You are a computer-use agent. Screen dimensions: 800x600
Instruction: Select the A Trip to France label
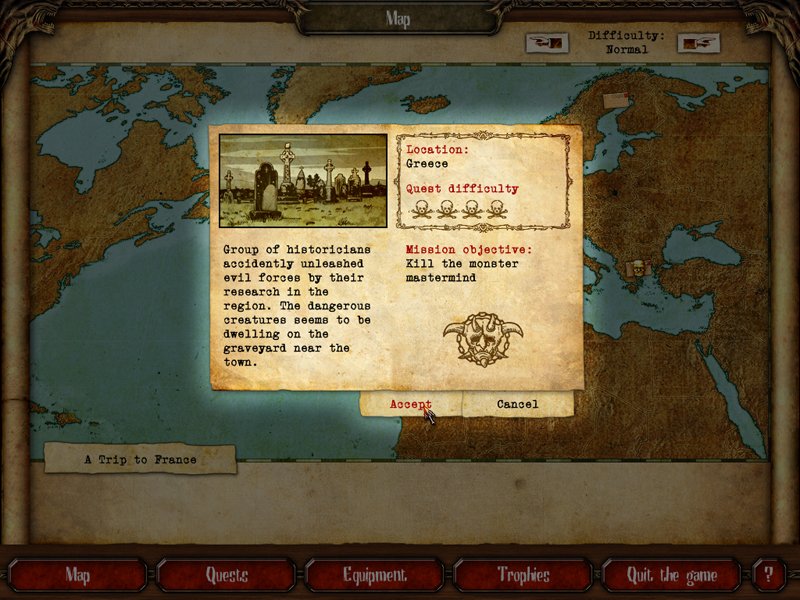(x=140, y=460)
